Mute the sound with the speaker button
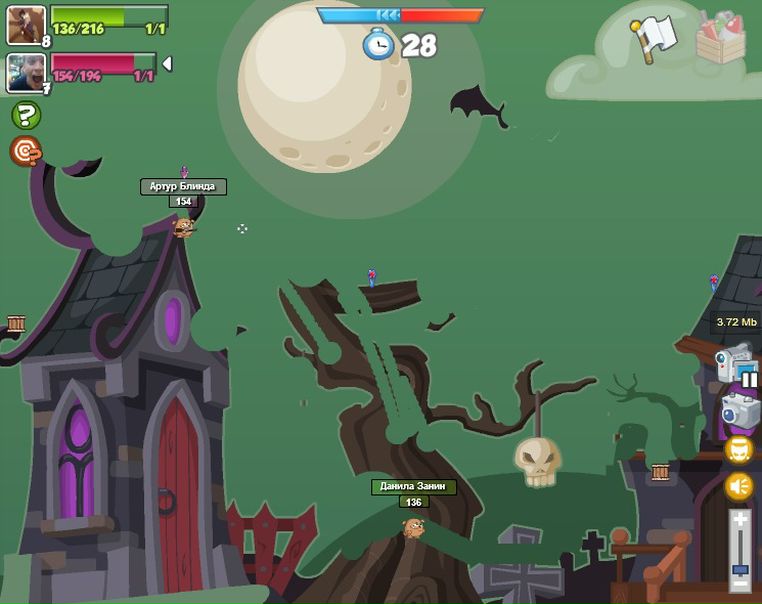This screenshot has height=604, width=762. (739, 487)
